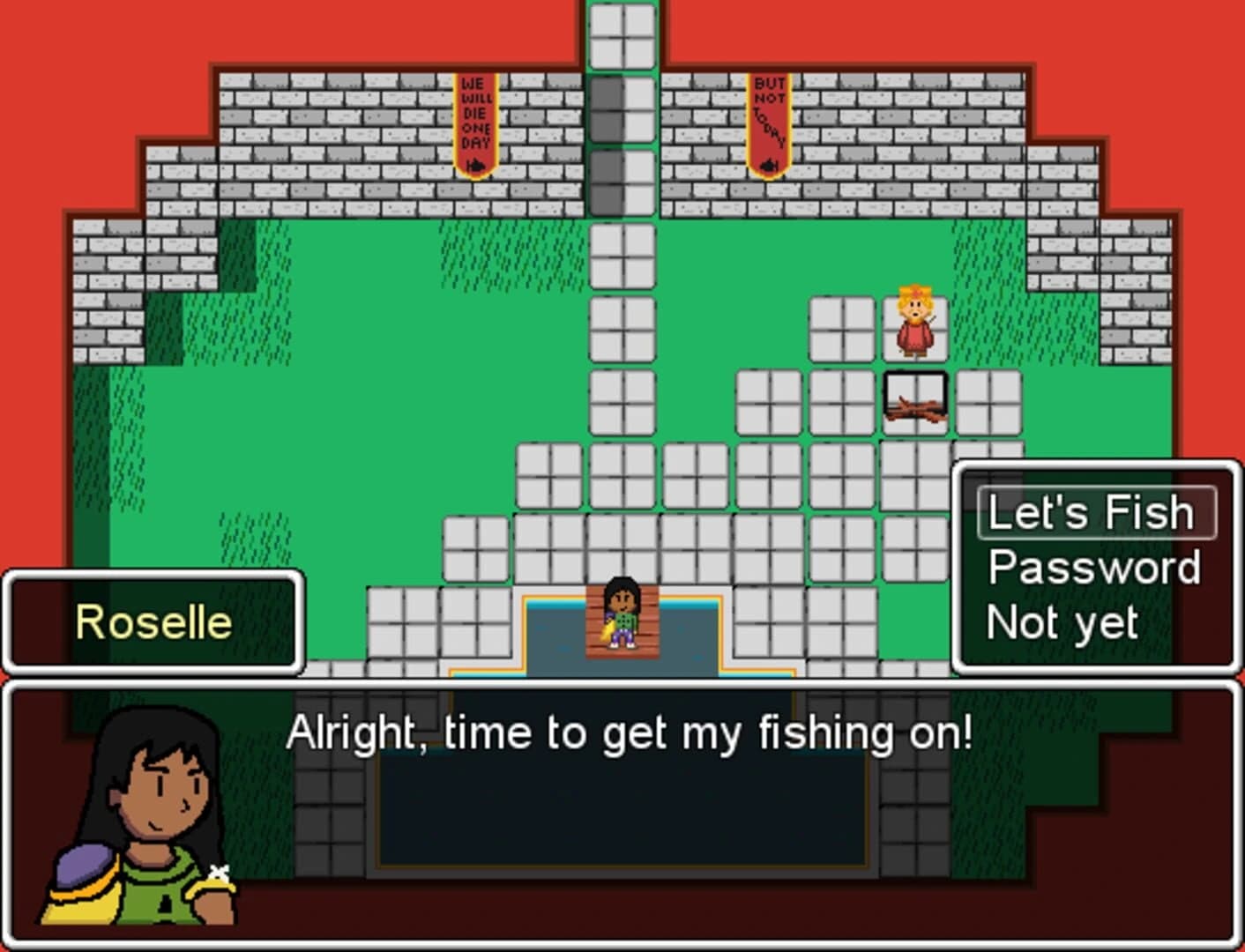Click the Roselle portrait in the dialogue box
Screen dimensions: 1245x952
pyautogui.click(x=132, y=820)
